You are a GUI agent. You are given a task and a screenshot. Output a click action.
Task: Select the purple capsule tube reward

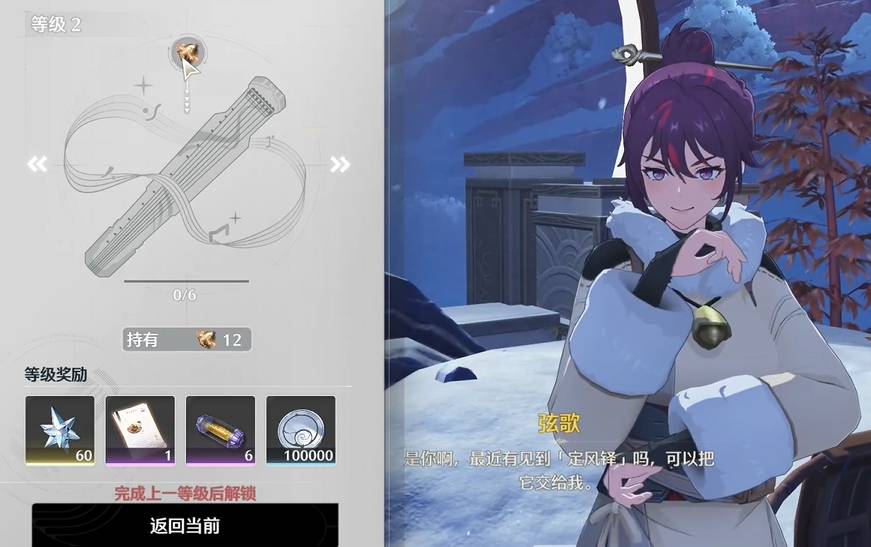click(x=220, y=430)
